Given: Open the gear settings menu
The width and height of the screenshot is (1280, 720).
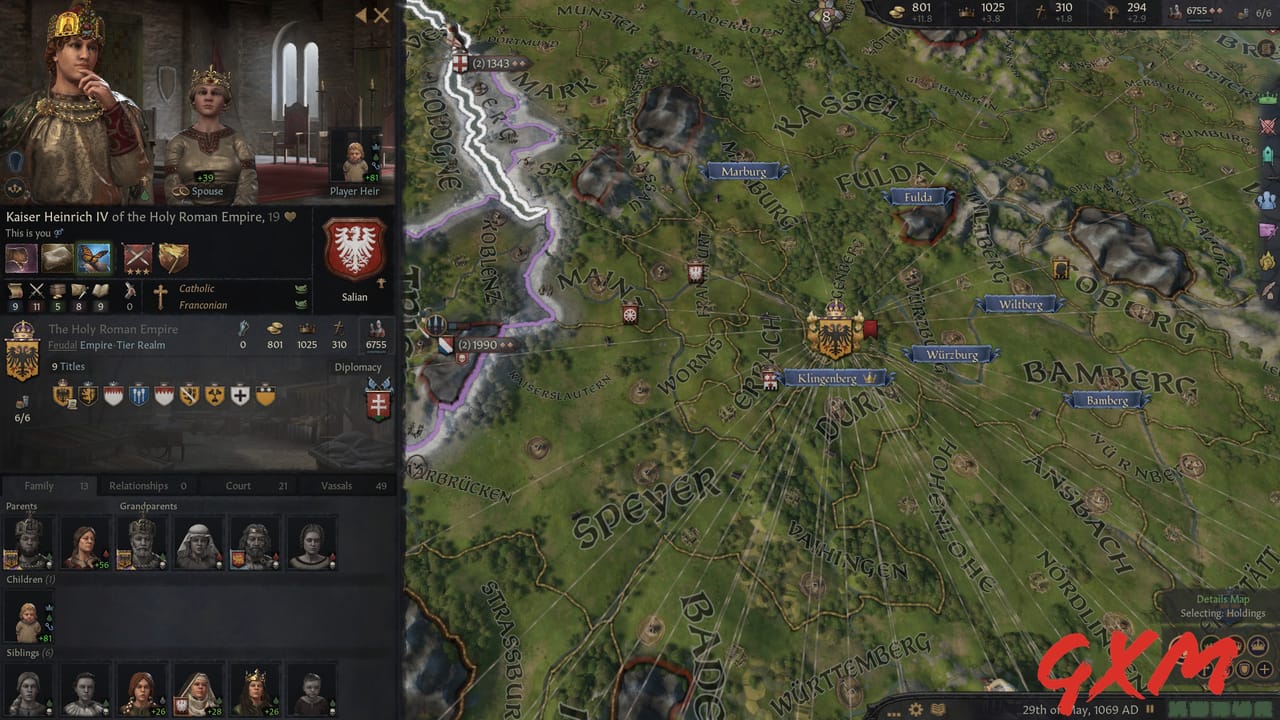Looking at the screenshot, I should pyautogui.click(x=916, y=709).
